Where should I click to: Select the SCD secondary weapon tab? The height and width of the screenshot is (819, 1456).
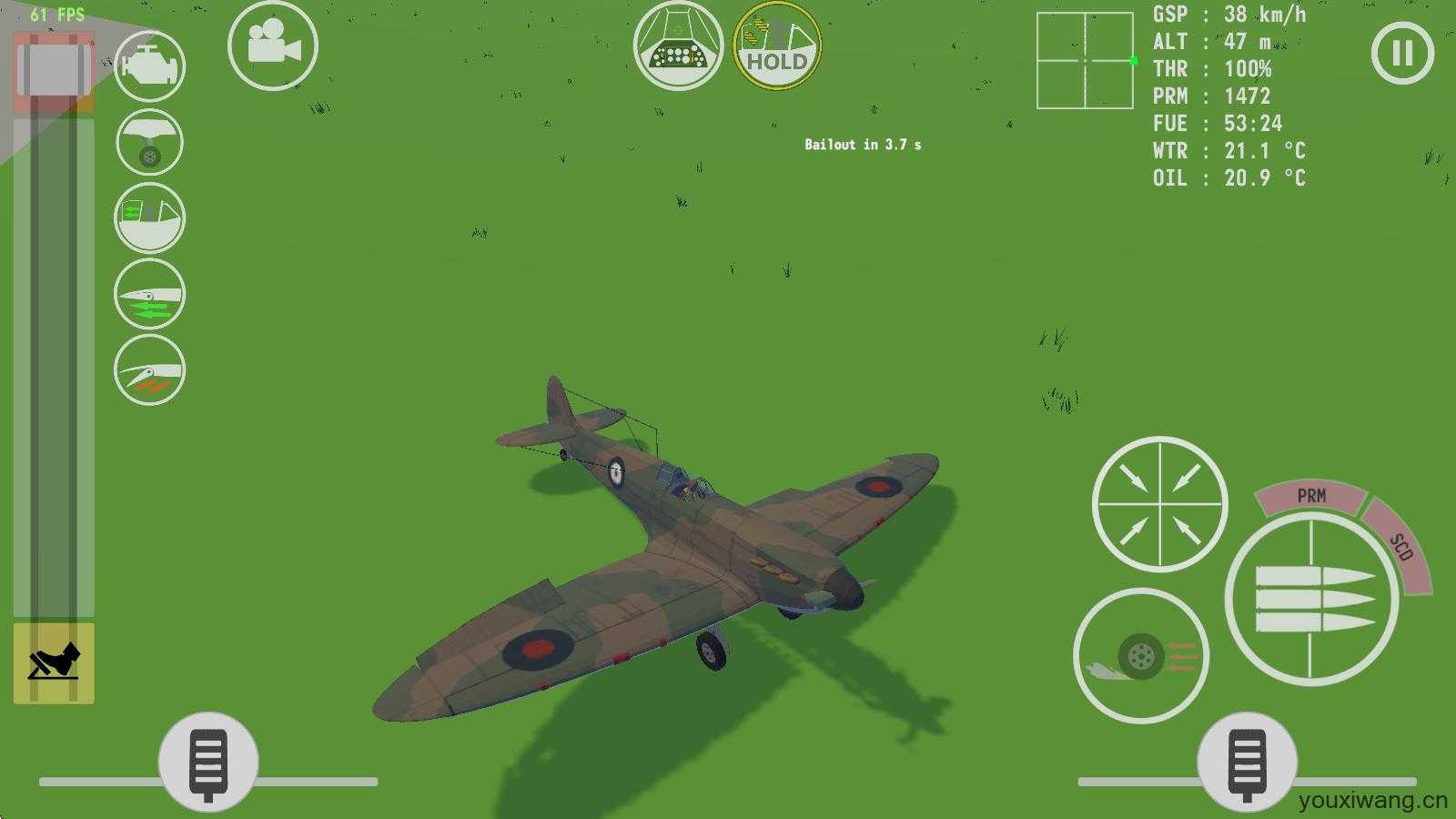click(1400, 547)
